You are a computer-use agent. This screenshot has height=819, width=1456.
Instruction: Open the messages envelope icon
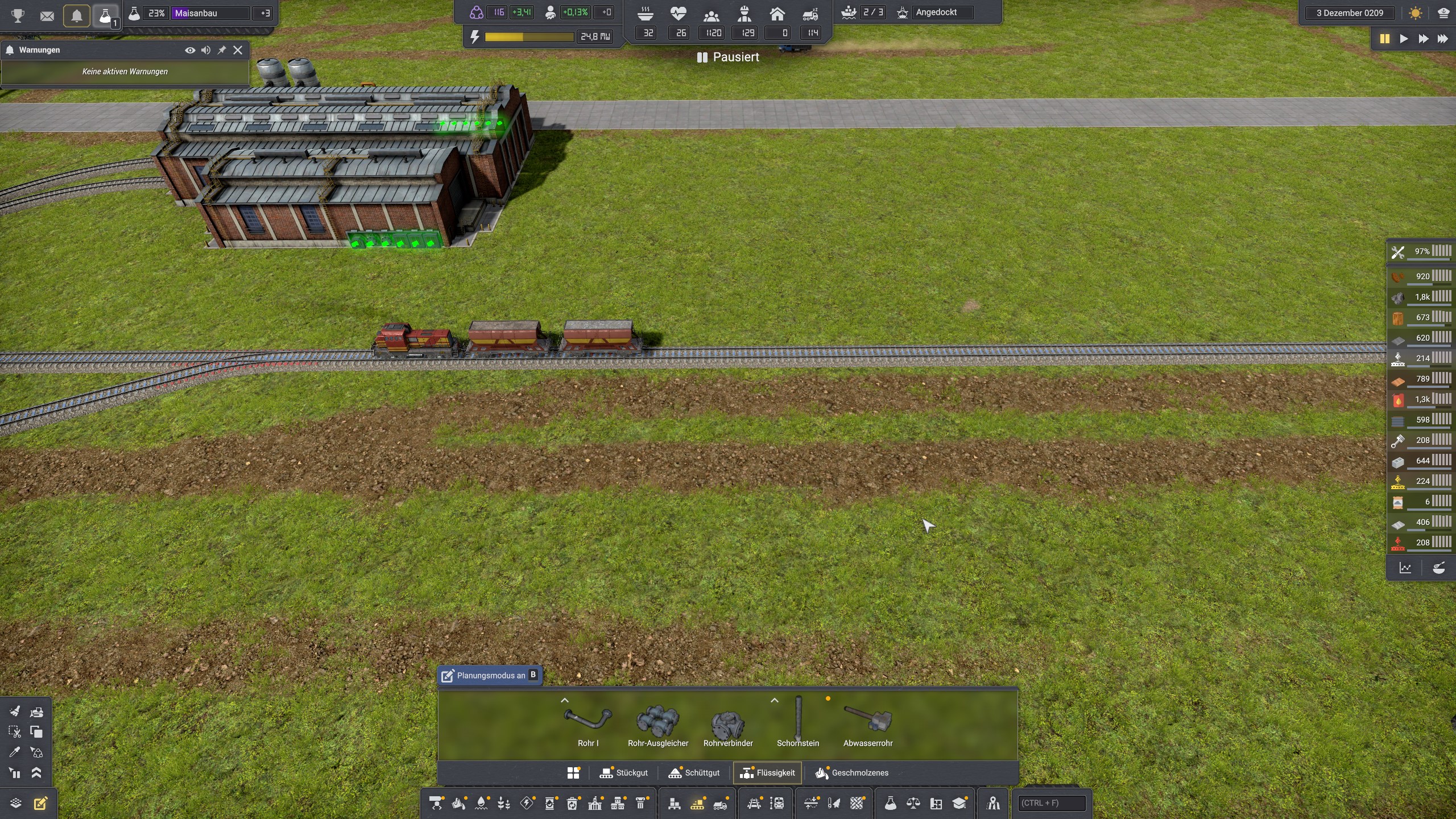coord(47,16)
